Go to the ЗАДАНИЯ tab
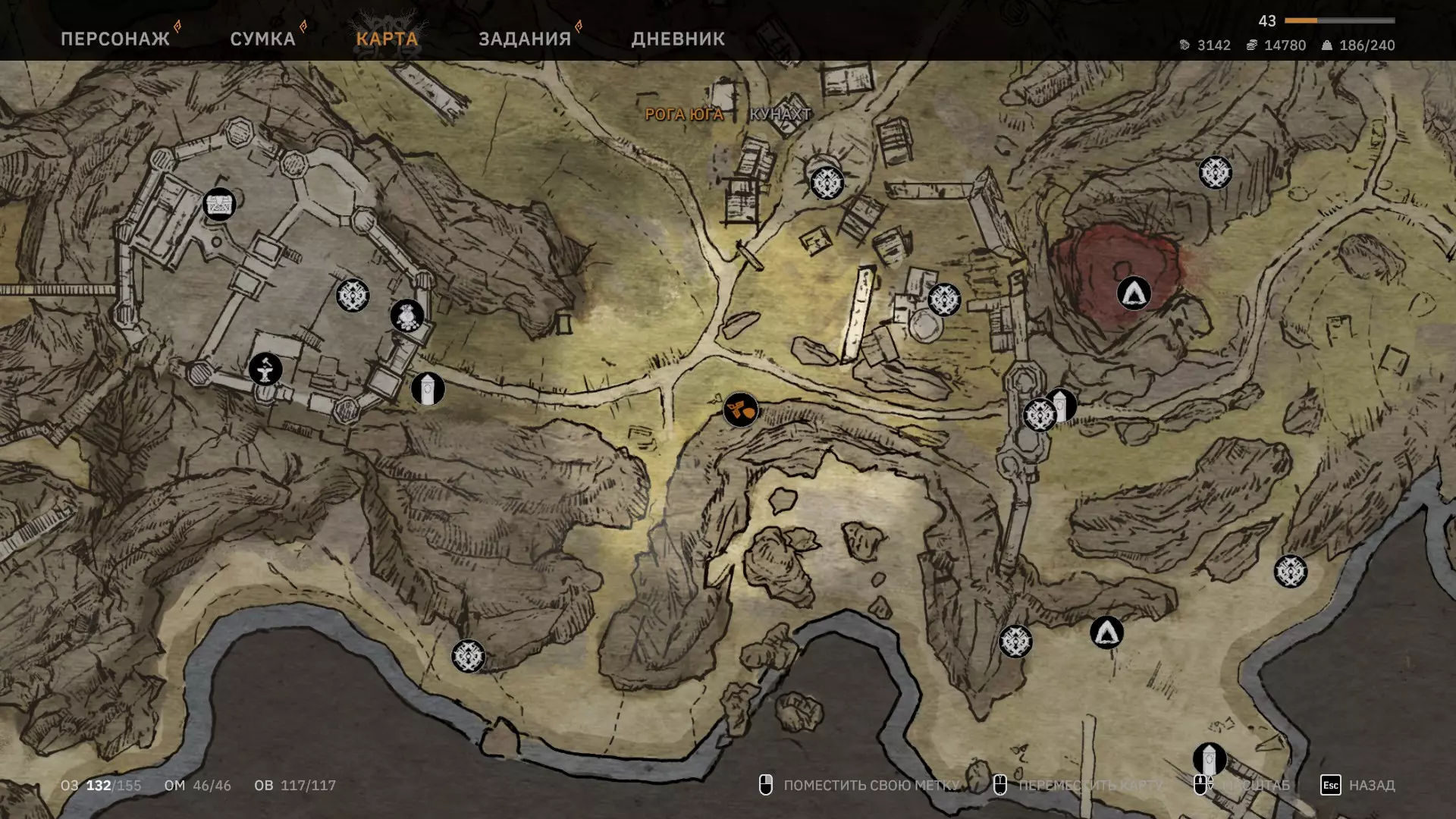 [x=524, y=39]
